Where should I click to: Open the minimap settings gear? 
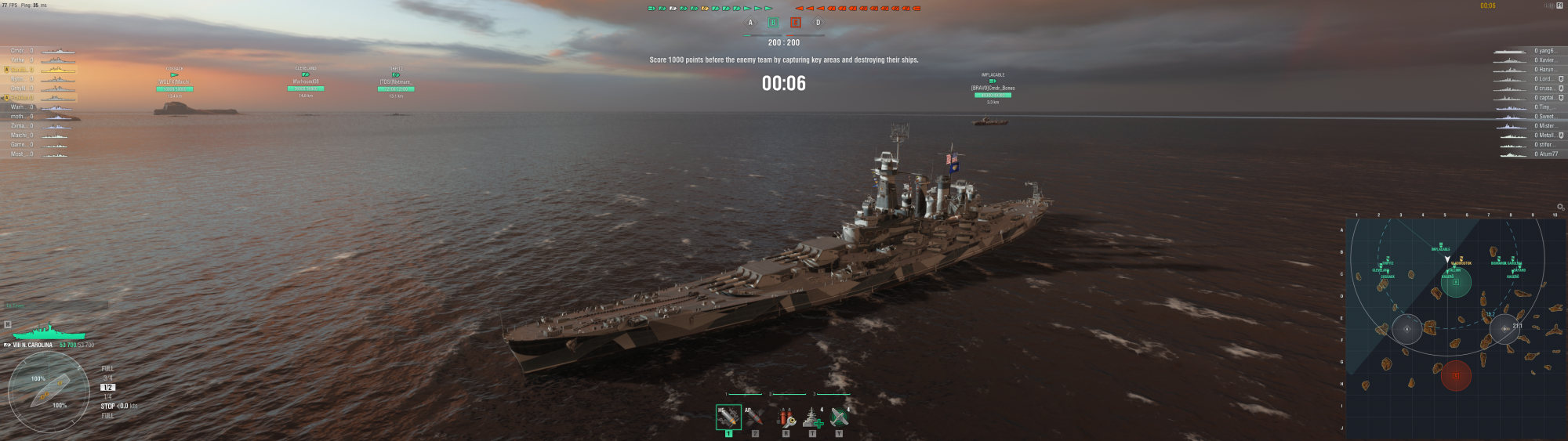1560,207
